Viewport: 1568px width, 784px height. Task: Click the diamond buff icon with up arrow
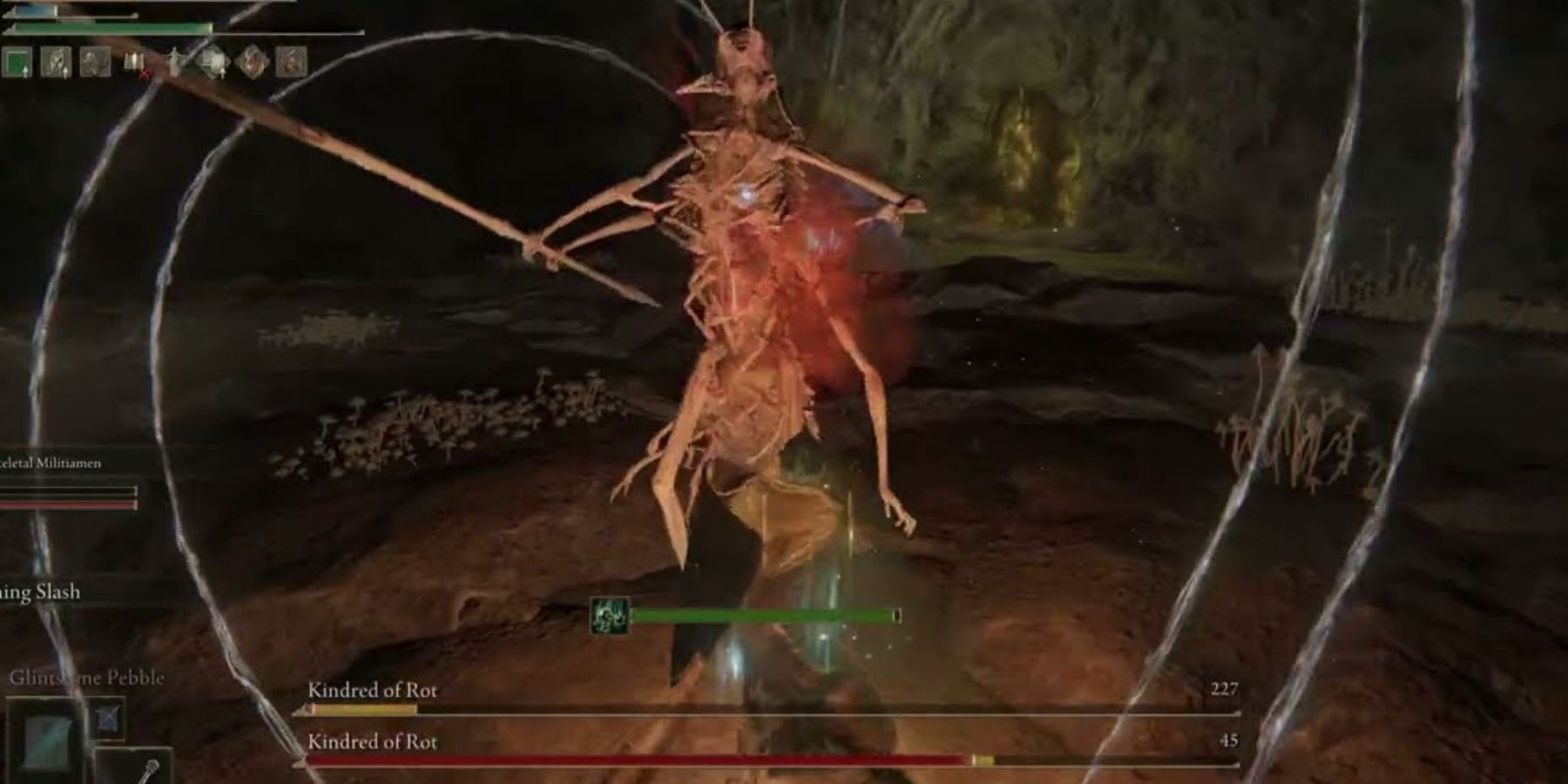[x=214, y=62]
